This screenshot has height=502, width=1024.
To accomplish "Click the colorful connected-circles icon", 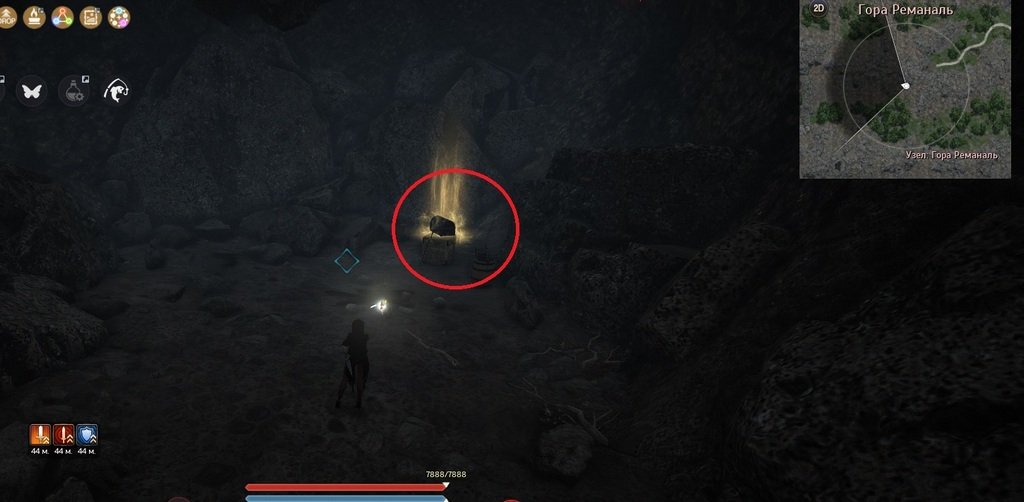I will pyautogui.click(x=119, y=17).
